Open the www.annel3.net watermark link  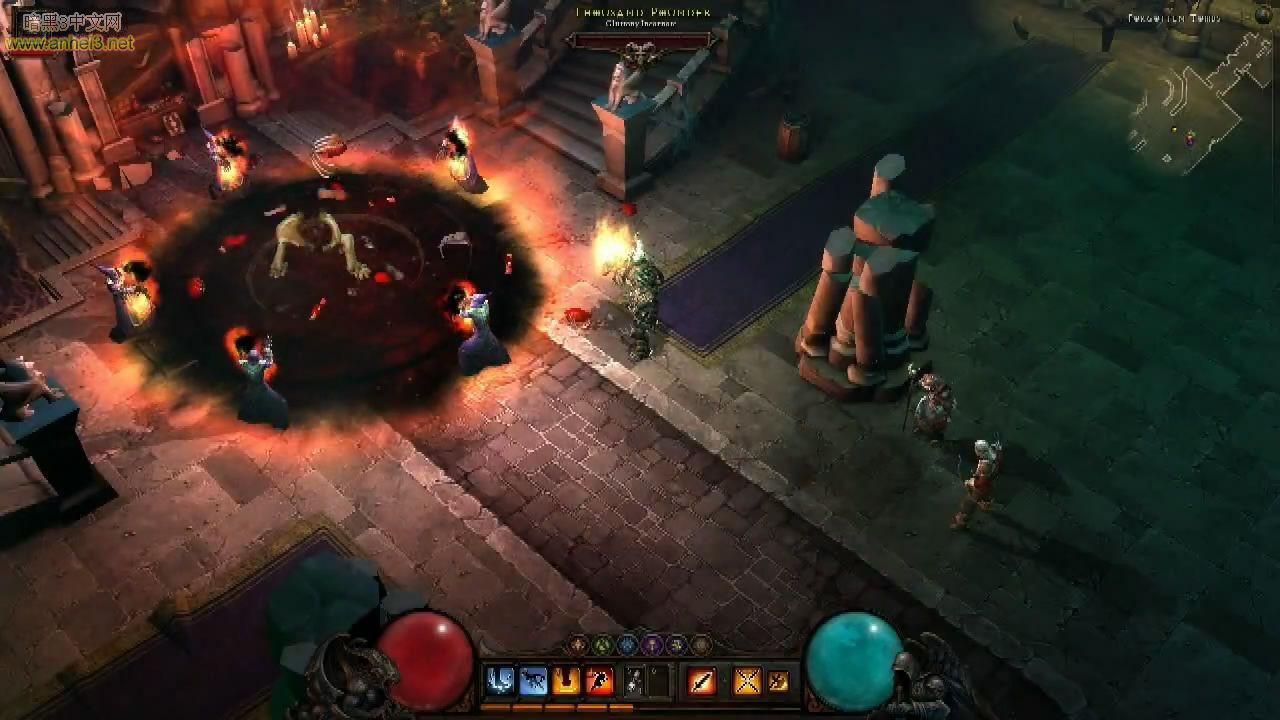click(68, 43)
